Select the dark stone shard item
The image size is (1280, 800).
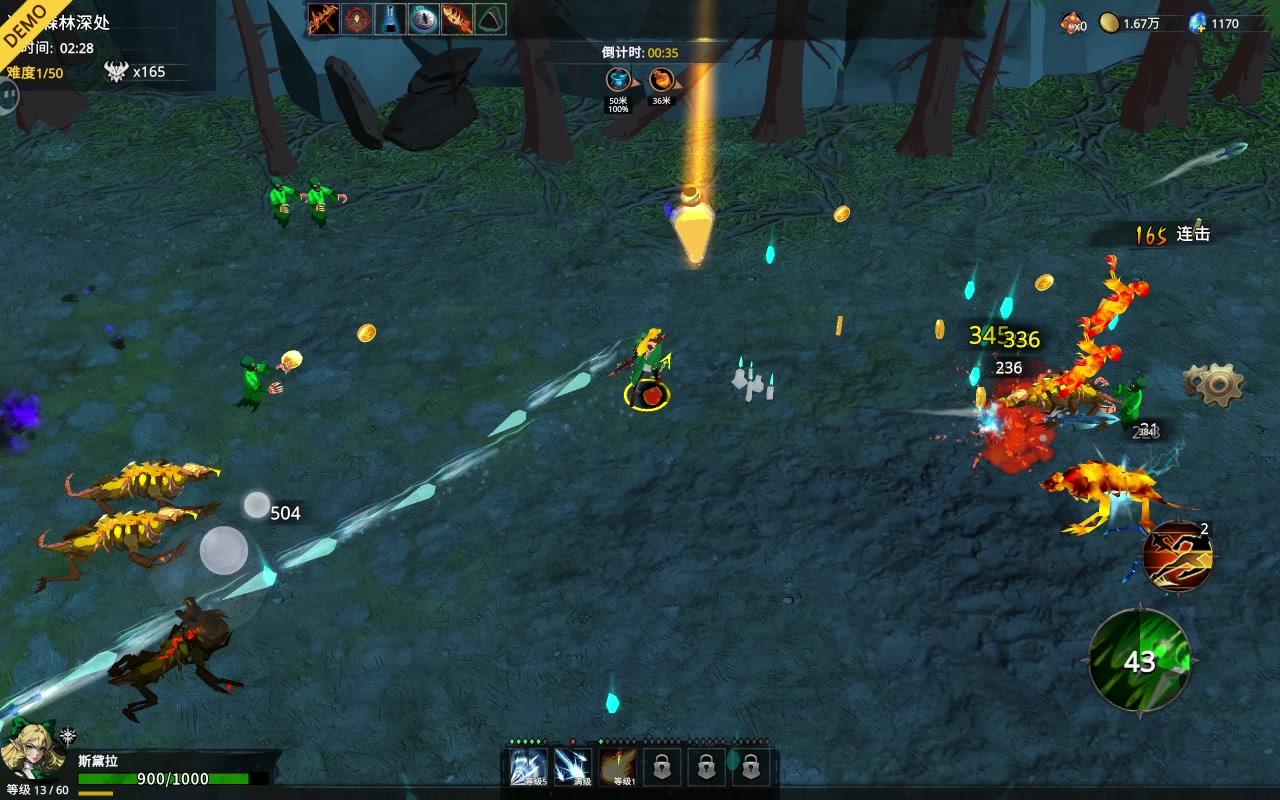[x=490, y=19]
